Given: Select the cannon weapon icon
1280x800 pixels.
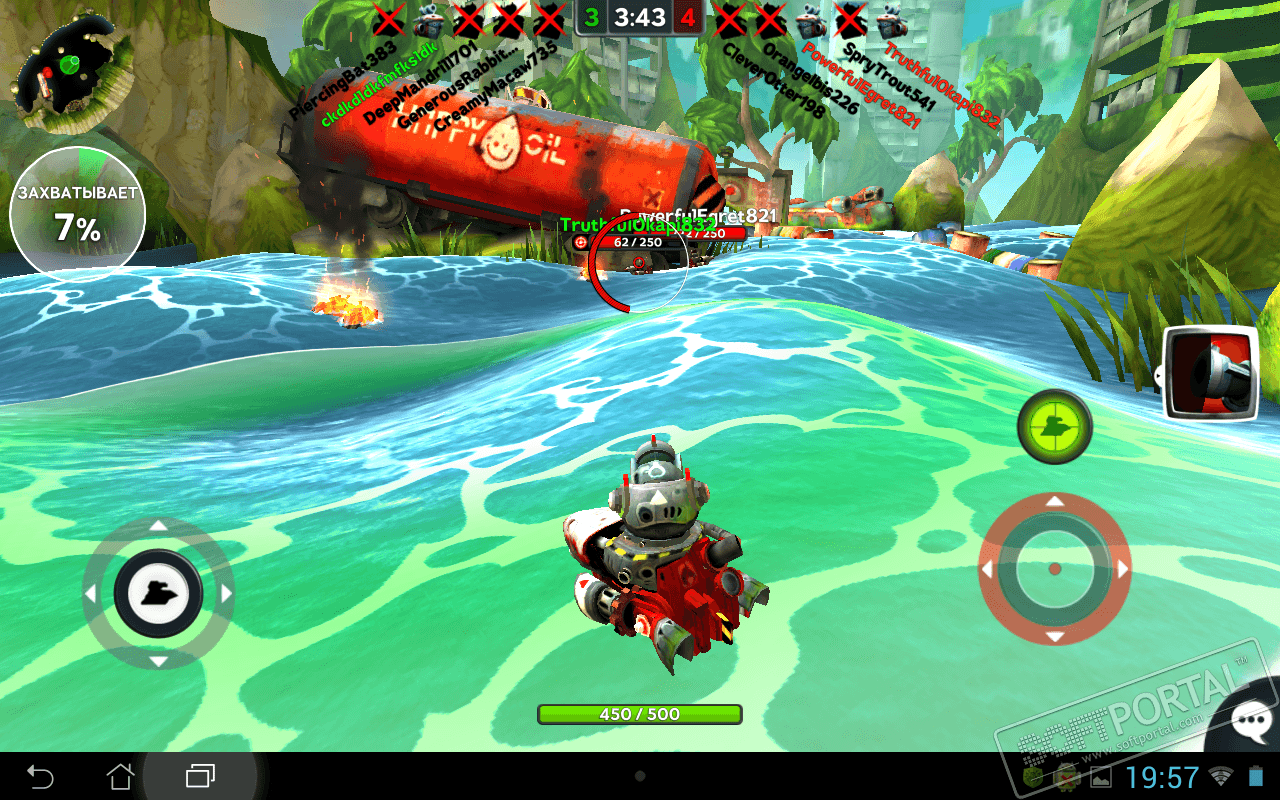Looking at the screenshot, I should (1212, 372).
